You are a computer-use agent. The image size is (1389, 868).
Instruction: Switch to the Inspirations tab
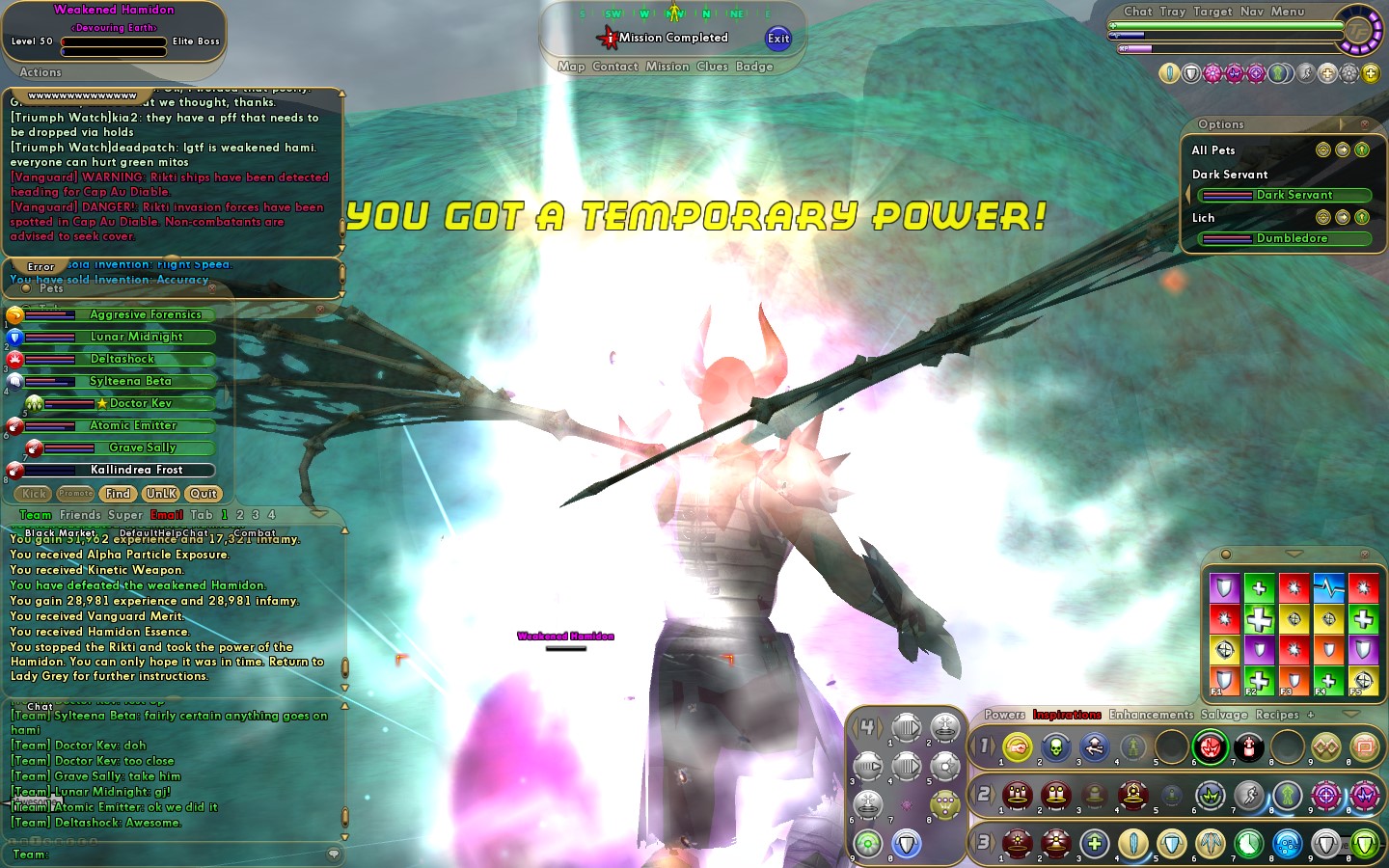[1067, 715]
